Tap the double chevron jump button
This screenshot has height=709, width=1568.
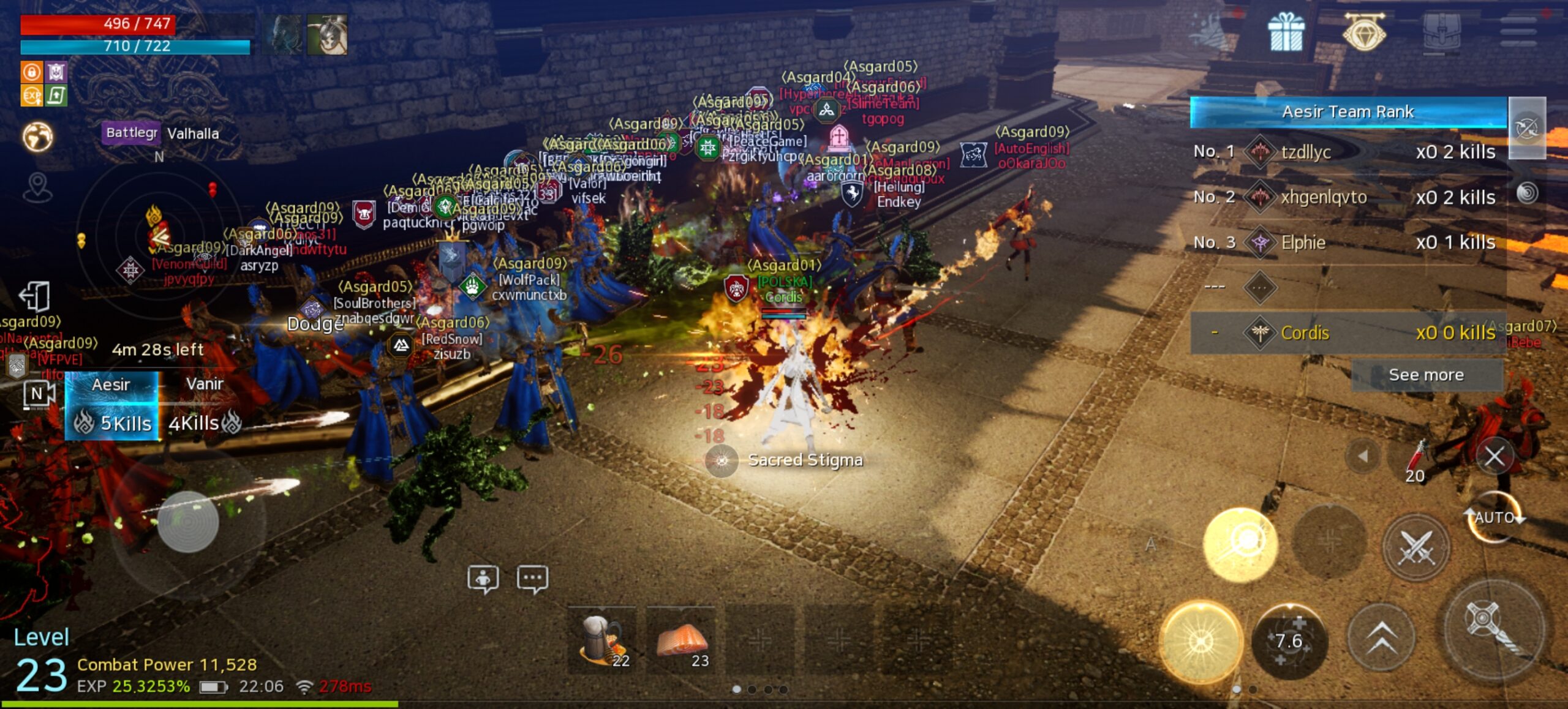tap(1382, 638)
